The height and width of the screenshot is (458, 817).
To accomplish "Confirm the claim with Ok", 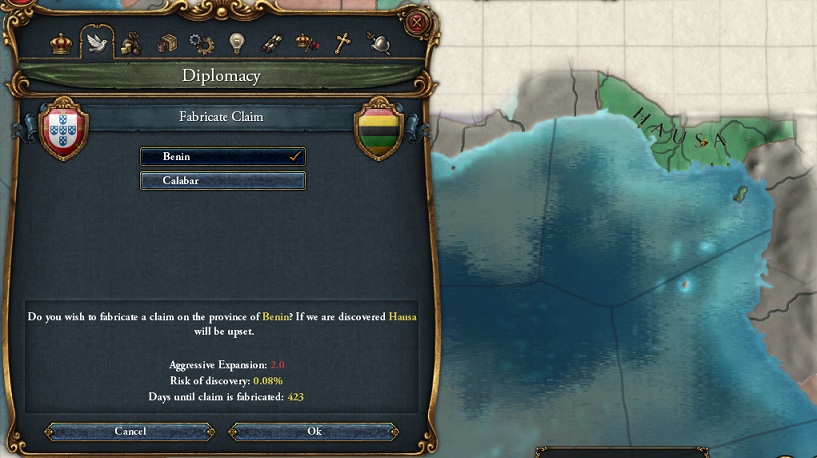I will click(314, 431).
